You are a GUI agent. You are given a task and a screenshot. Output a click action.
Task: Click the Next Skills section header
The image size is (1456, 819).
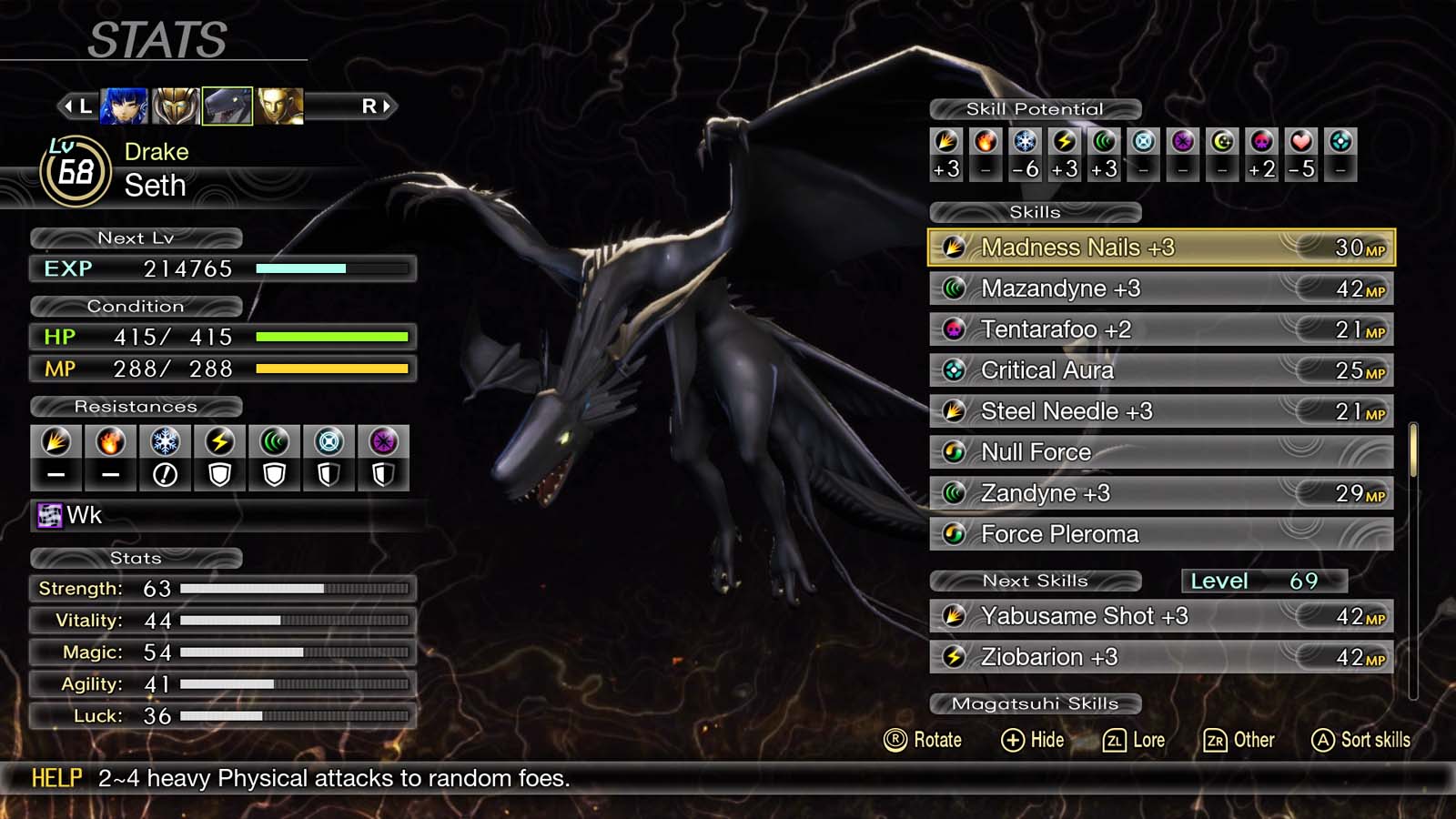1035,581
